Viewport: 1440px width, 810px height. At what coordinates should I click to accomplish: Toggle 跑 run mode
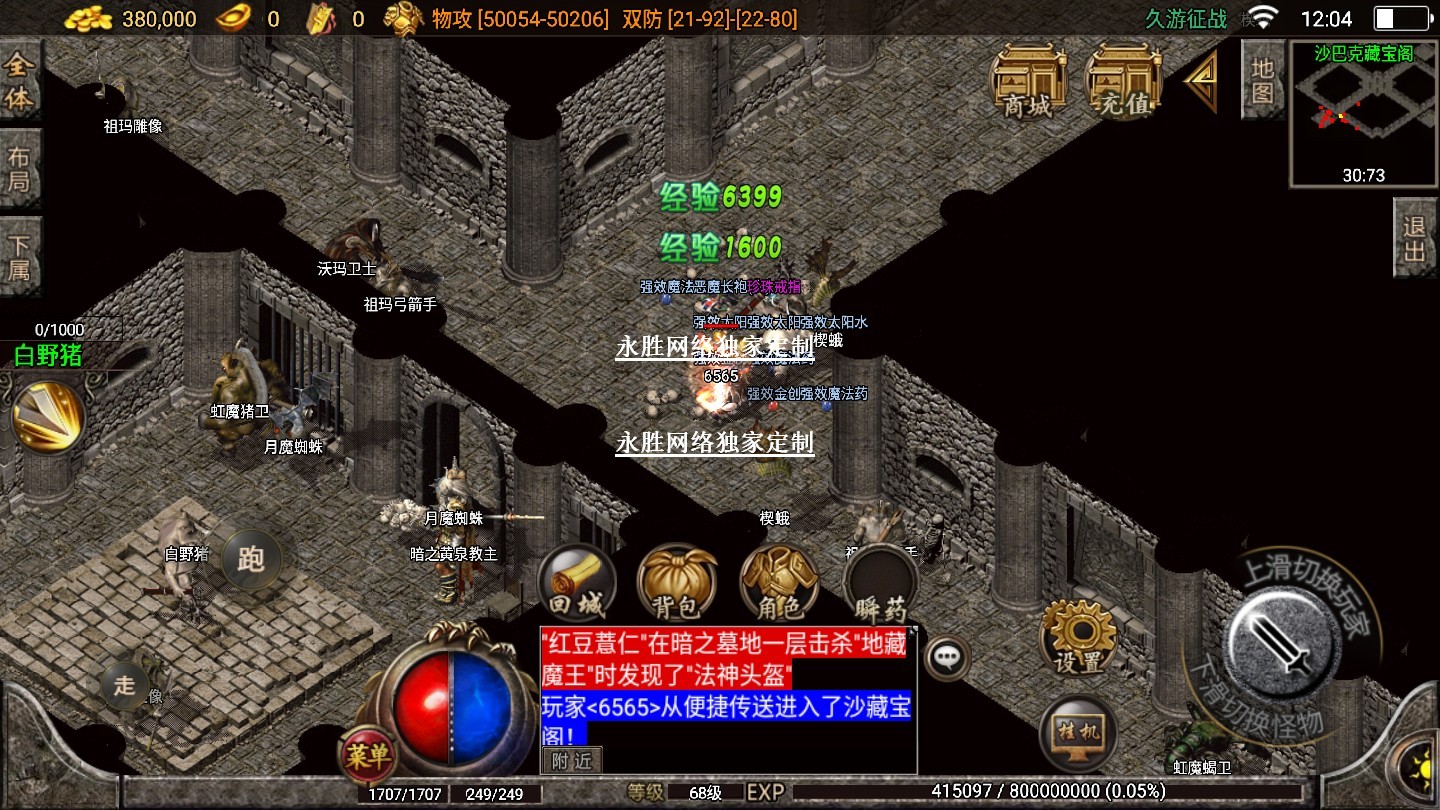[x=250, y=559]
